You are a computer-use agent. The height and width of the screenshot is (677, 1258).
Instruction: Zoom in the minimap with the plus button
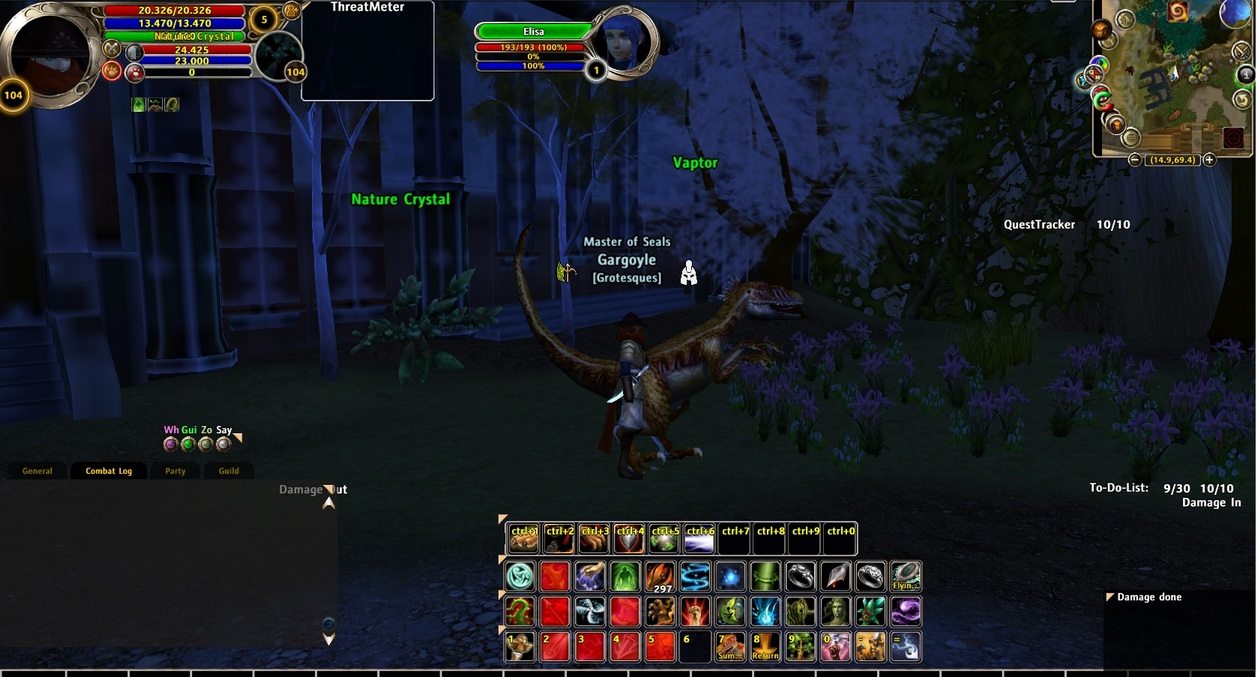coord(1209,160)
